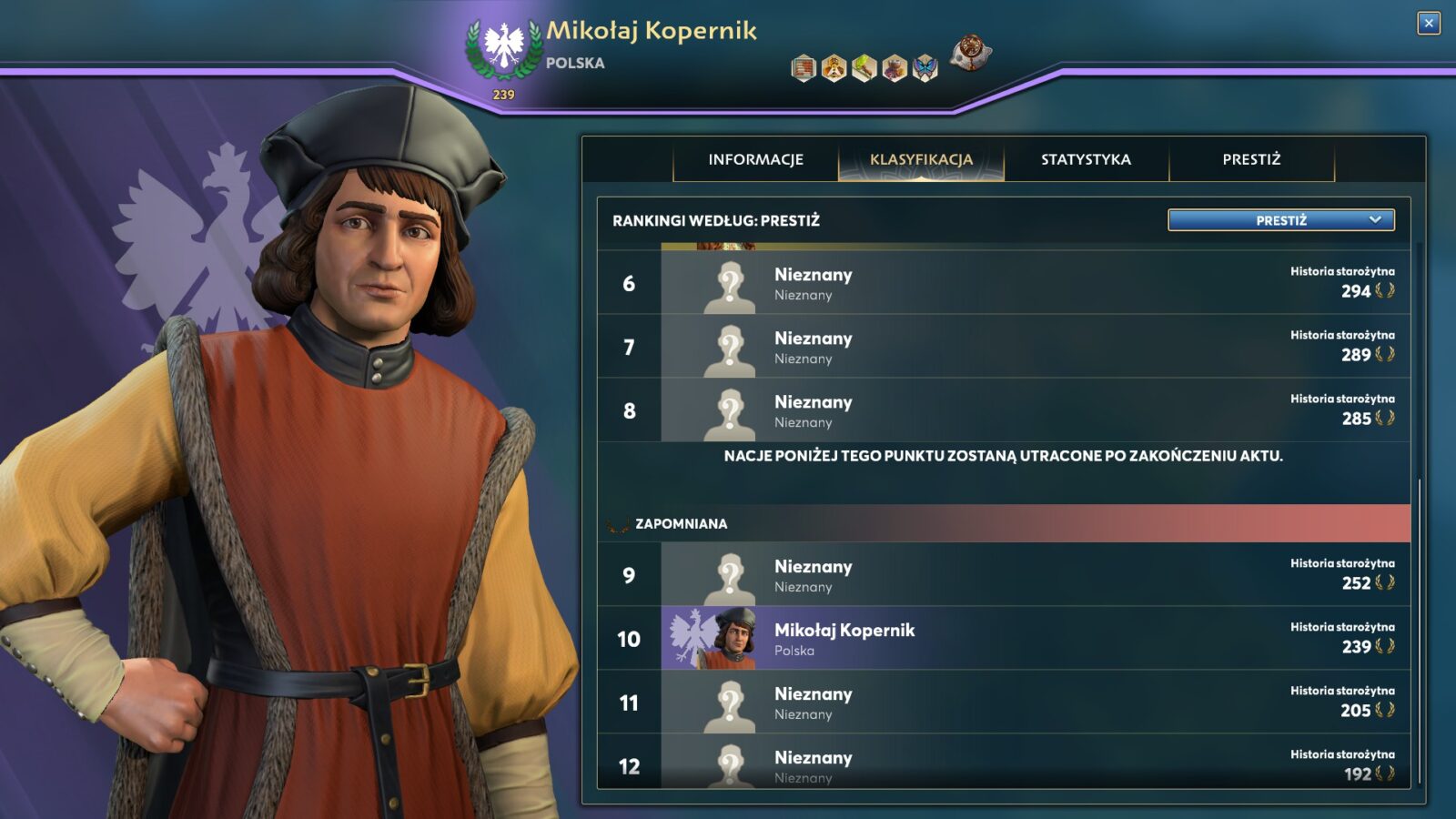Image resolution: width=1456 pixels, height=819 pixels.
Task: Select the green parrot hexagon icon
Action: (x=864, y=68)
